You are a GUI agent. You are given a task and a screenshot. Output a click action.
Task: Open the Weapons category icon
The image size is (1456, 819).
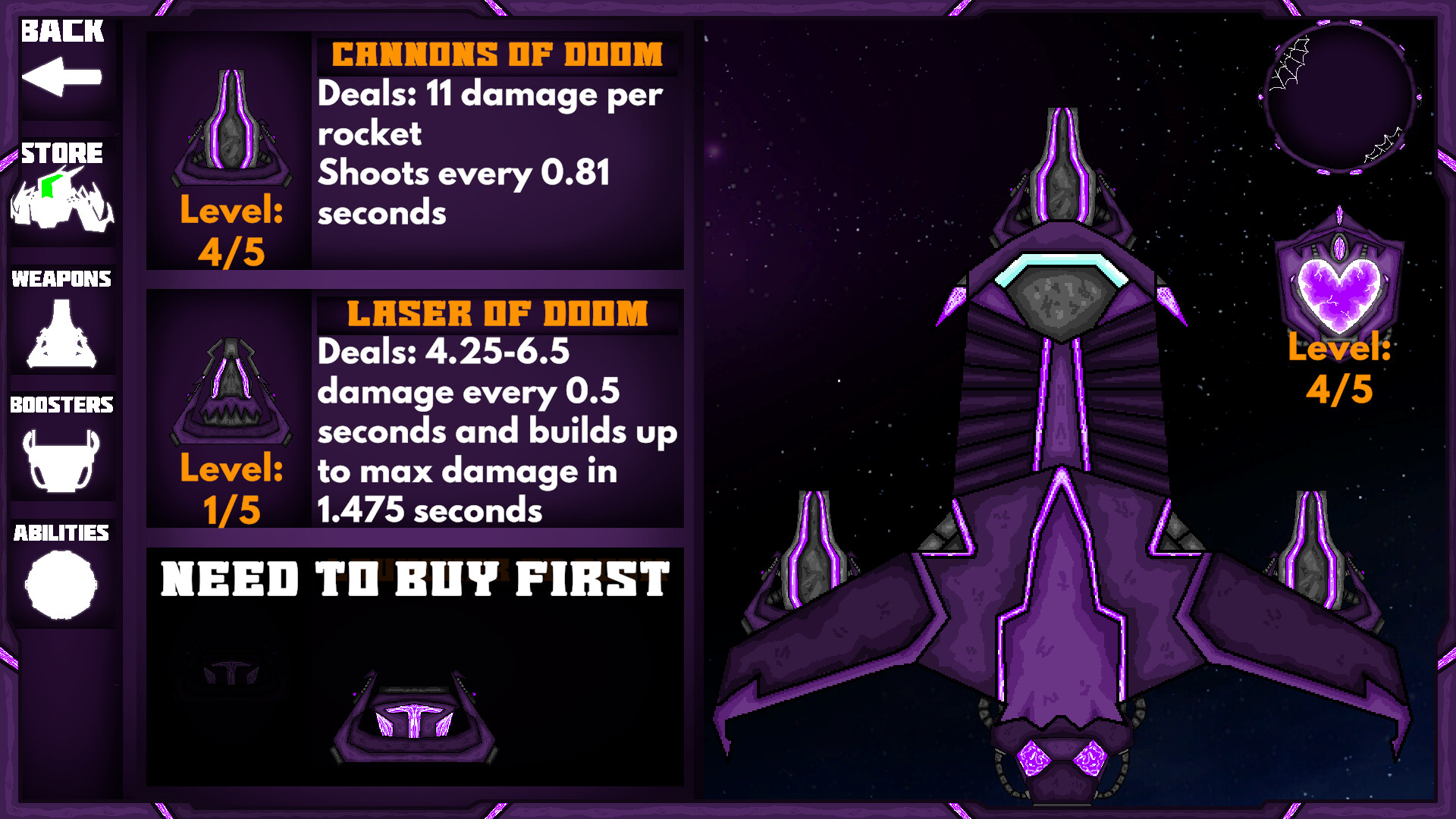point(62,330)
